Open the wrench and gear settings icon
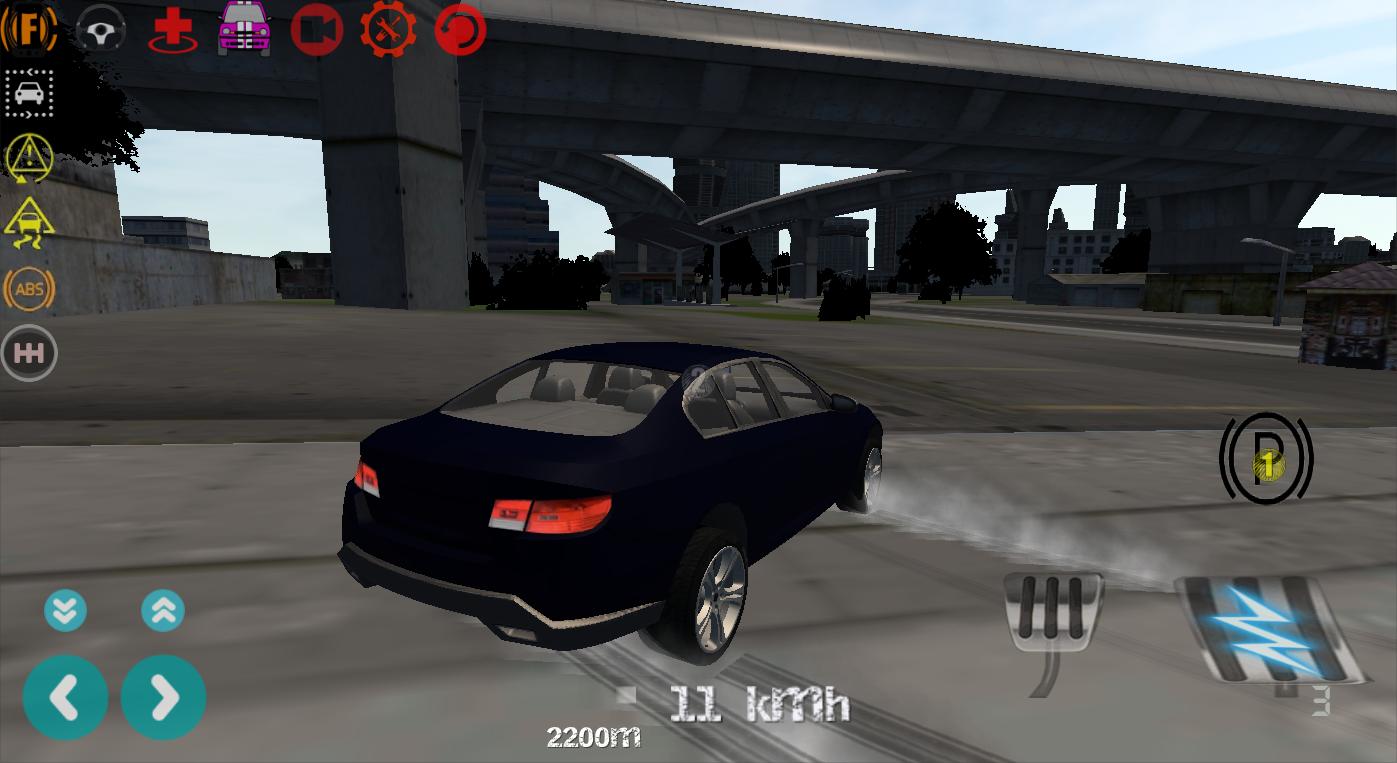The height and width of the screenshot is (763, 1397). point(388,28)
